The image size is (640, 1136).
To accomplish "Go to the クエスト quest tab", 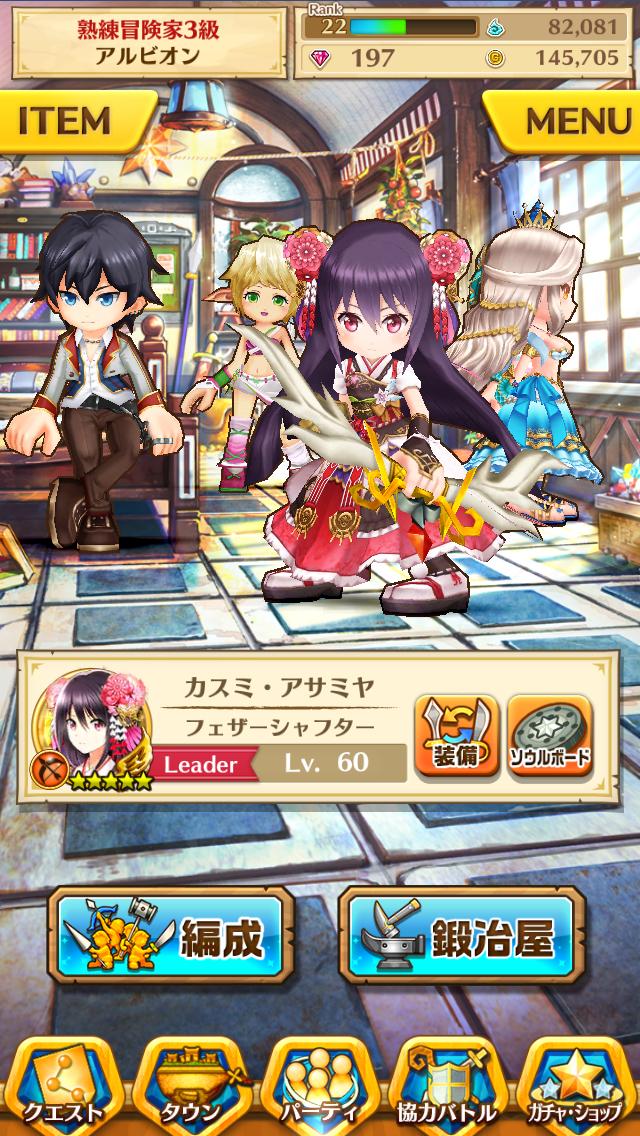I will click(x=62, y=1085).
